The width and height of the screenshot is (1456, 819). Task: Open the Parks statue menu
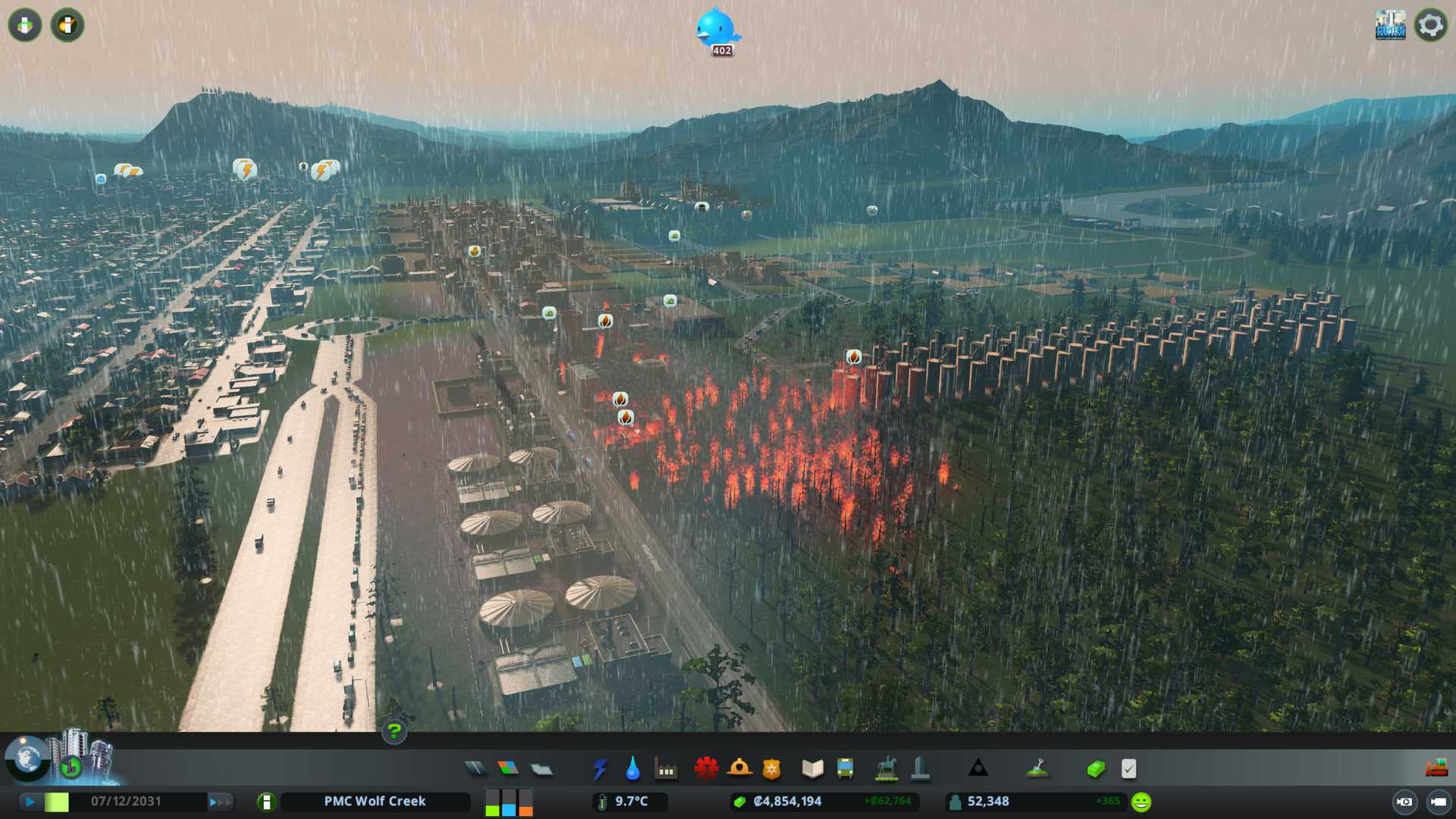coord(886,769)
